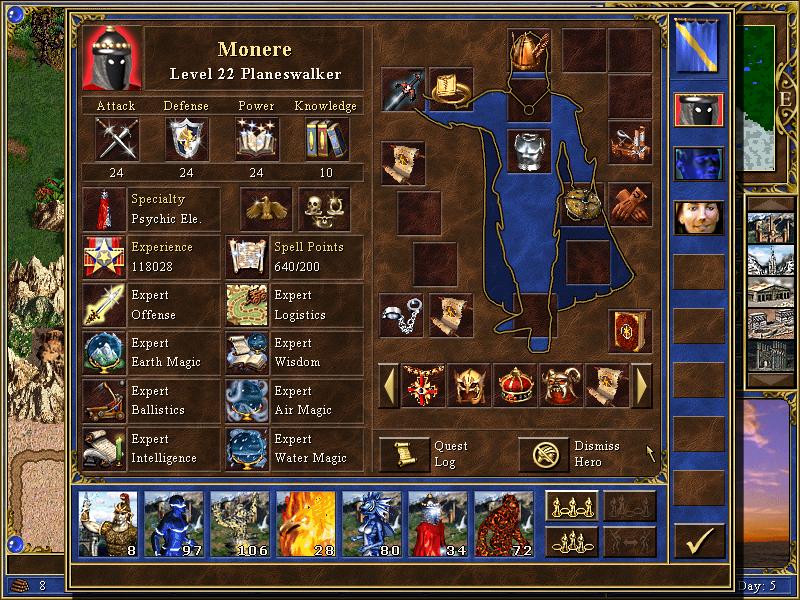Show previous backpack items with left arrow
Image resolution: width=800 pixels, height=600 pixels.
coord(388,385)
